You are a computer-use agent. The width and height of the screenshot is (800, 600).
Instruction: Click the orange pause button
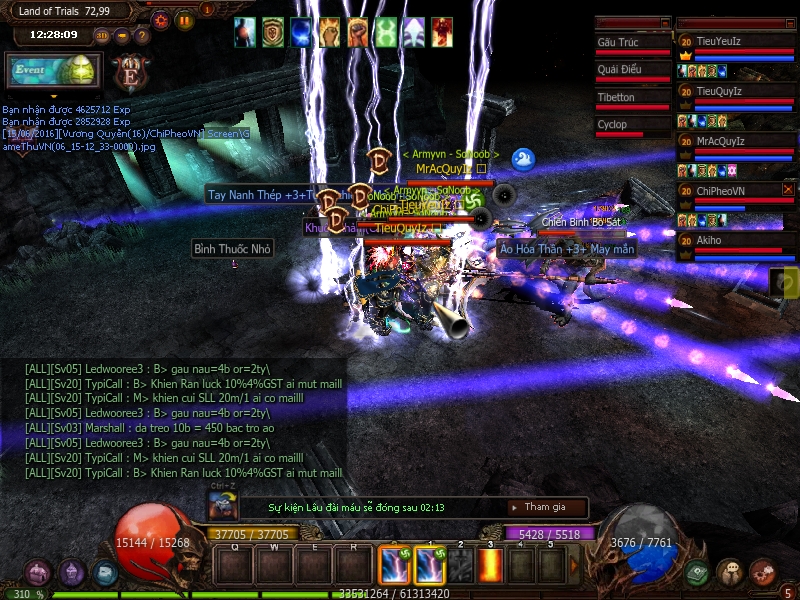point(185,19)
